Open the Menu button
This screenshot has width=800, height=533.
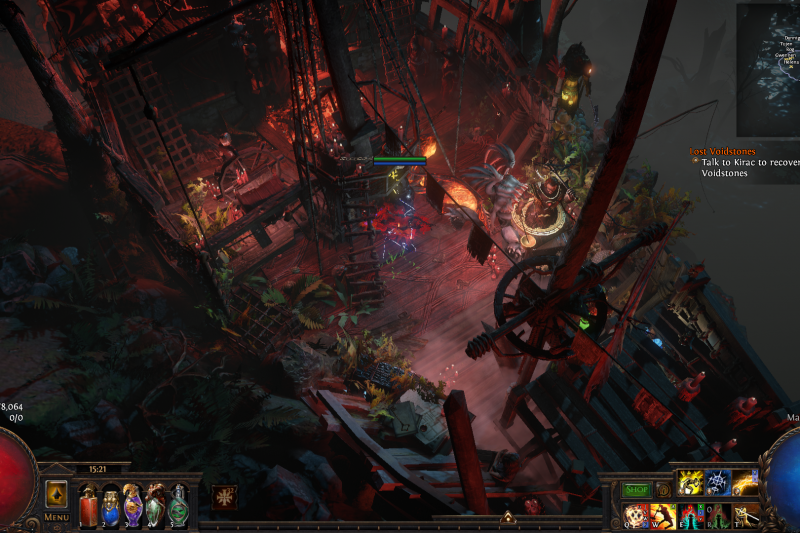(57, 517)
